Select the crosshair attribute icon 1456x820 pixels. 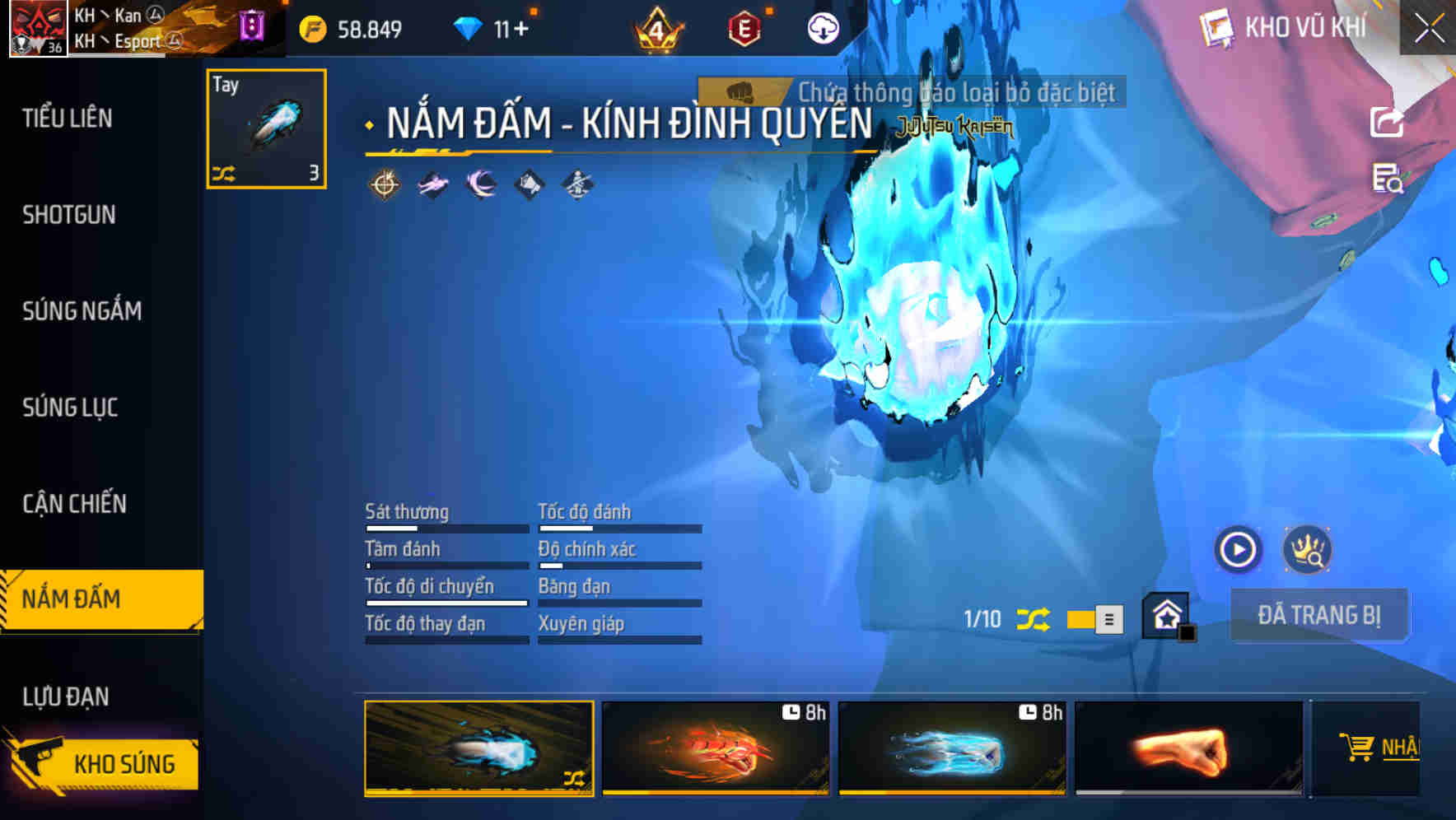click(384, 184)
